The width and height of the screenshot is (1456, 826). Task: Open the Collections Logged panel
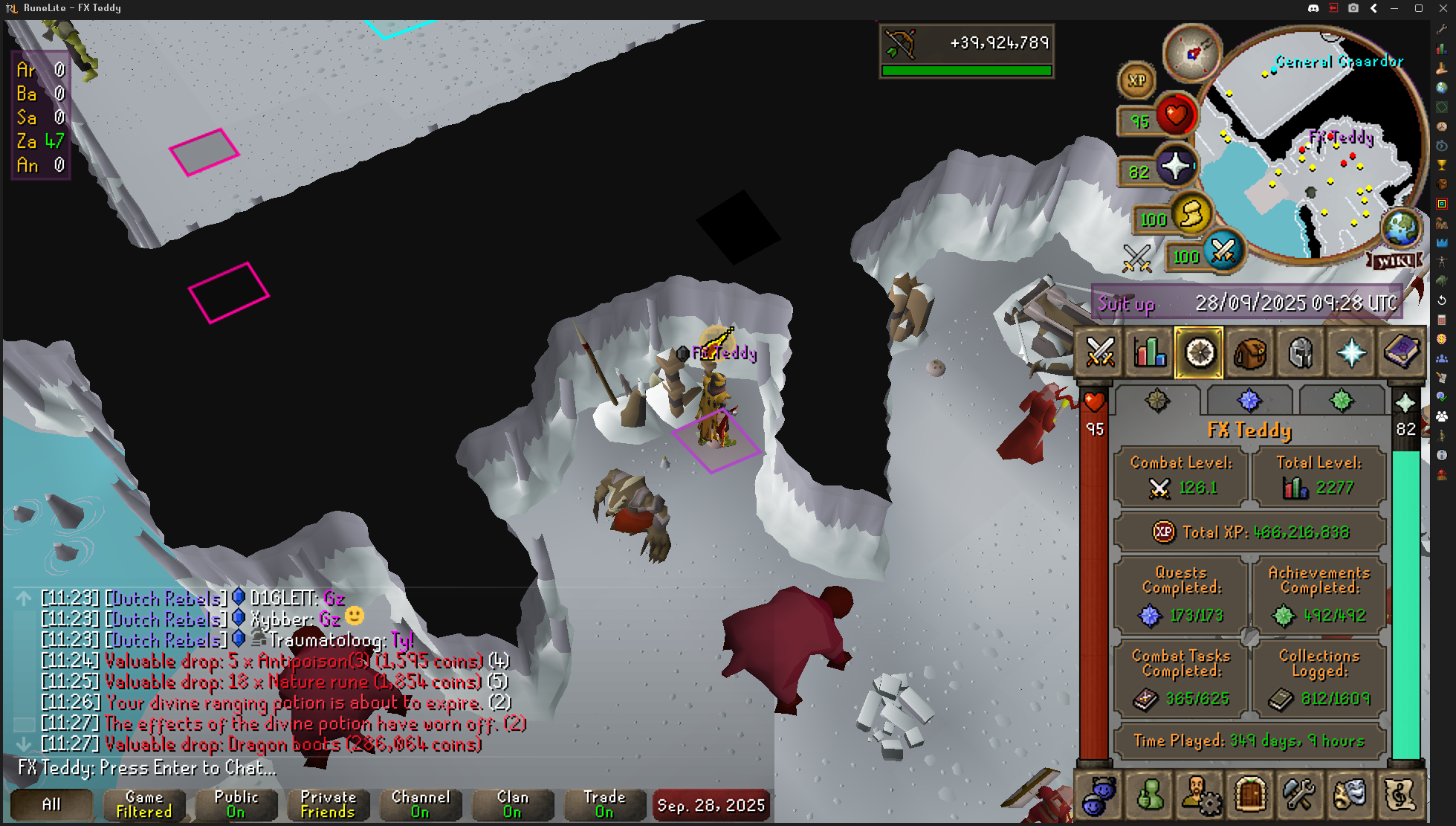(x=1319, y=678)
